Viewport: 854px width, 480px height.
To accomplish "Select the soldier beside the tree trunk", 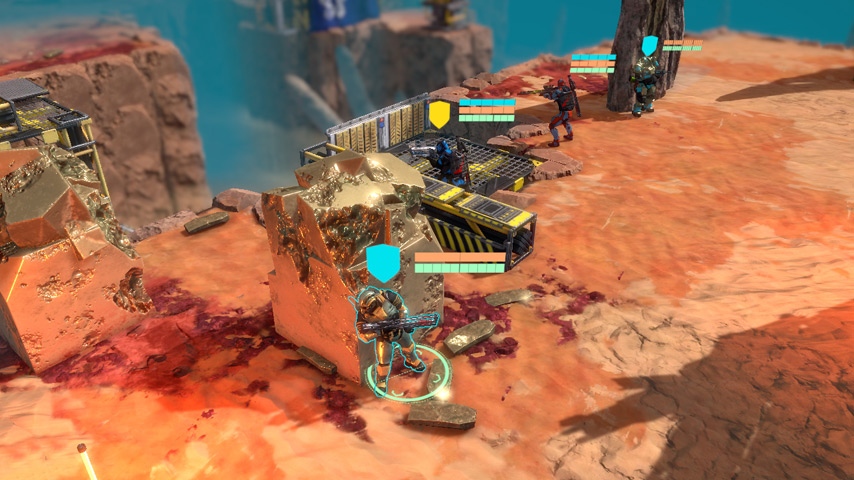I will (x=645, y=83).
